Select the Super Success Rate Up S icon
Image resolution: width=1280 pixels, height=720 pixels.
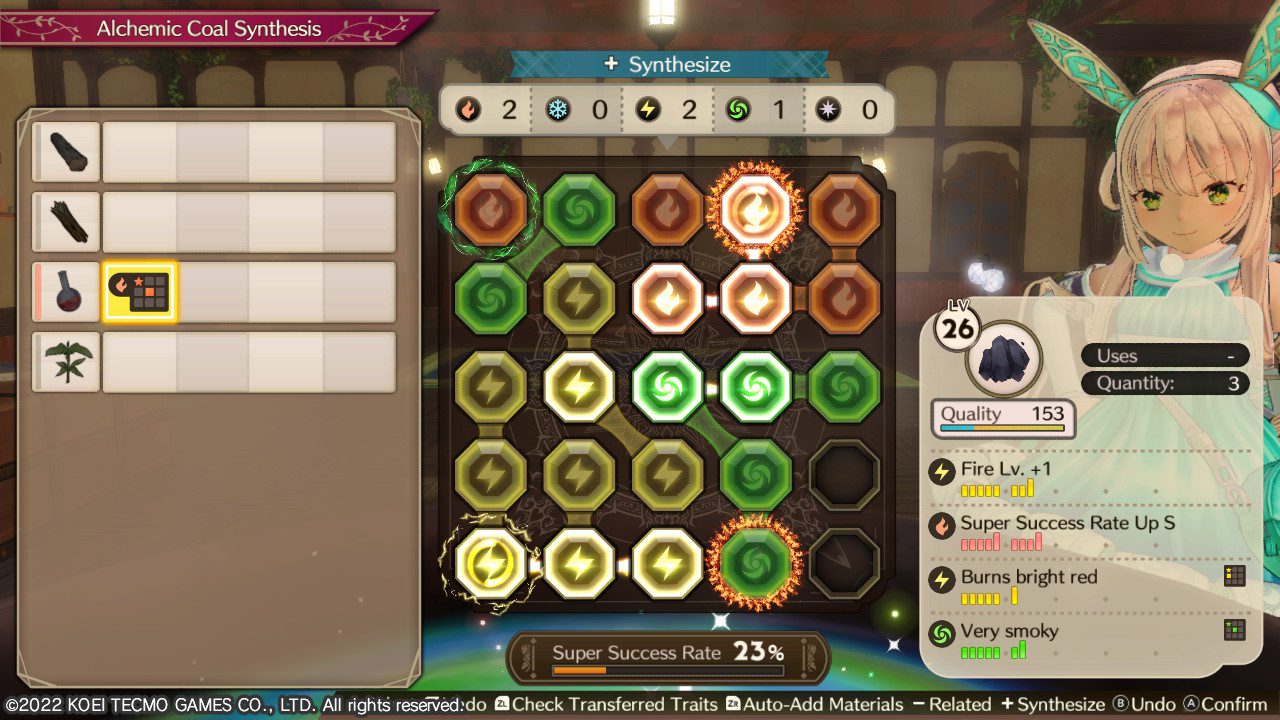coord(941,524)
